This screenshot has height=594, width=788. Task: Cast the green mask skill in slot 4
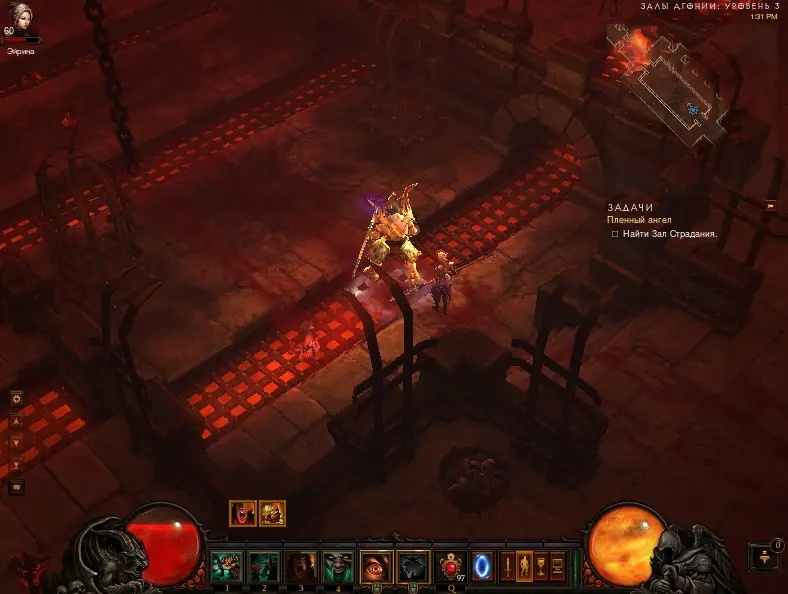pos(337,566)
